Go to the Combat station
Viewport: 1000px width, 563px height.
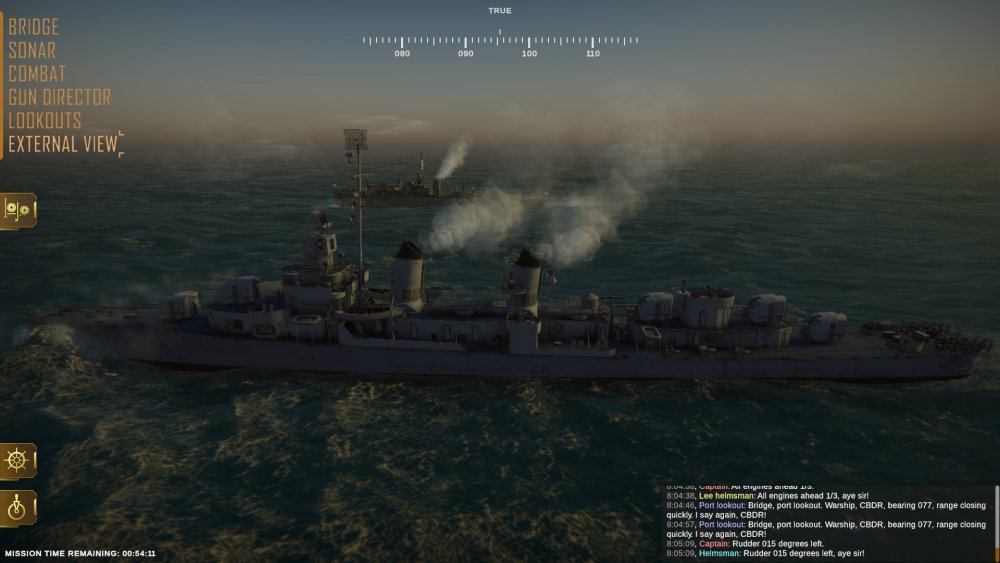pyautogui.click(x=37, y=74)
